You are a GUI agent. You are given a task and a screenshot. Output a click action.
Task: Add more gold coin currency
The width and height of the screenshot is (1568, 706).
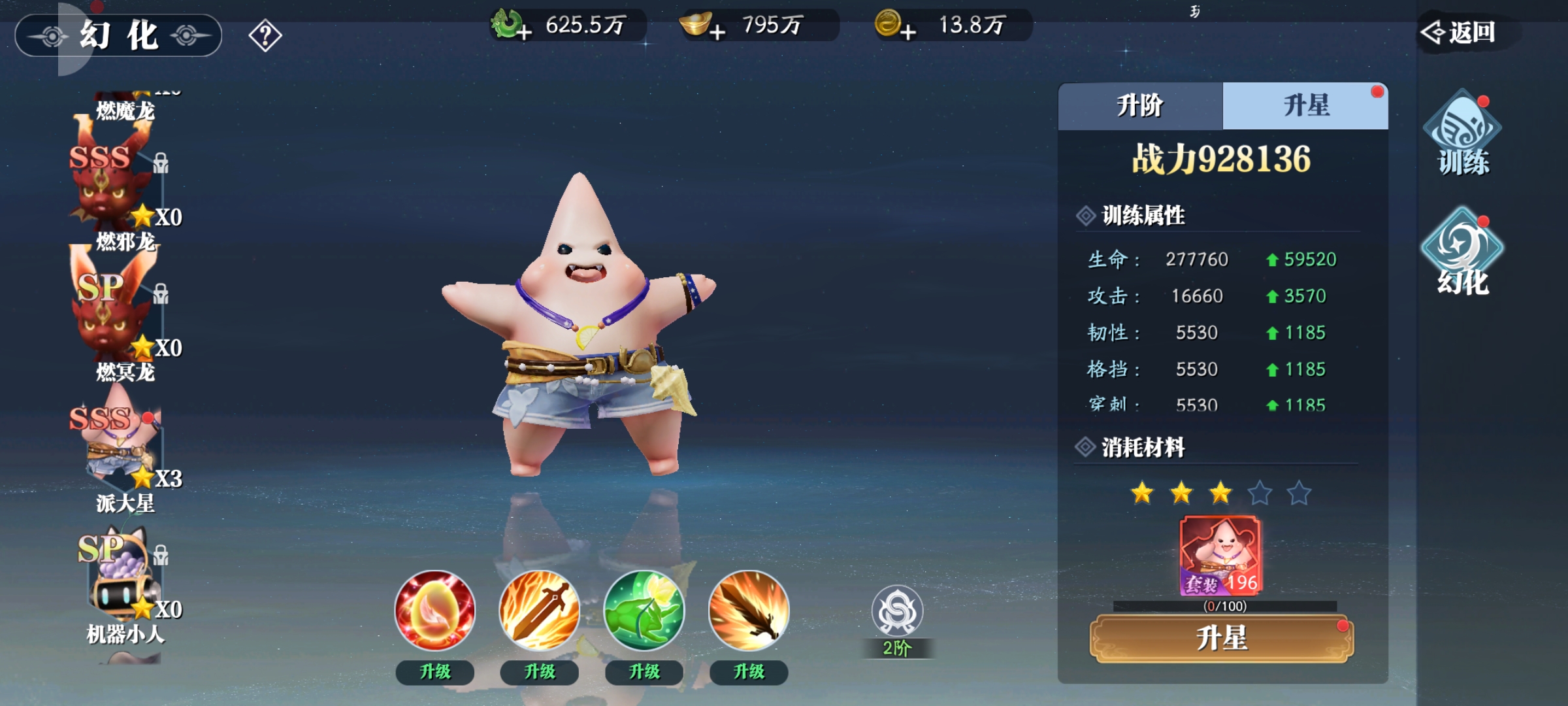[907, 31]
